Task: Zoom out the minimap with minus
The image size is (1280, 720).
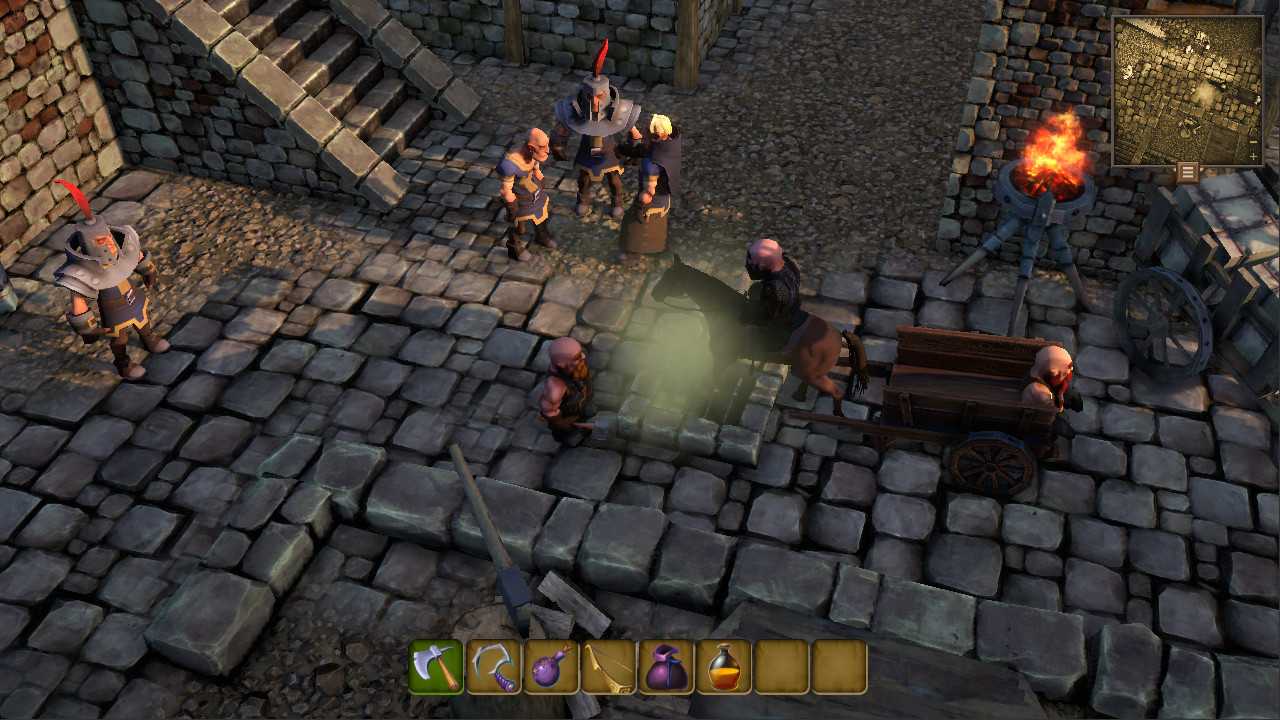Action: click(1254, 143)
